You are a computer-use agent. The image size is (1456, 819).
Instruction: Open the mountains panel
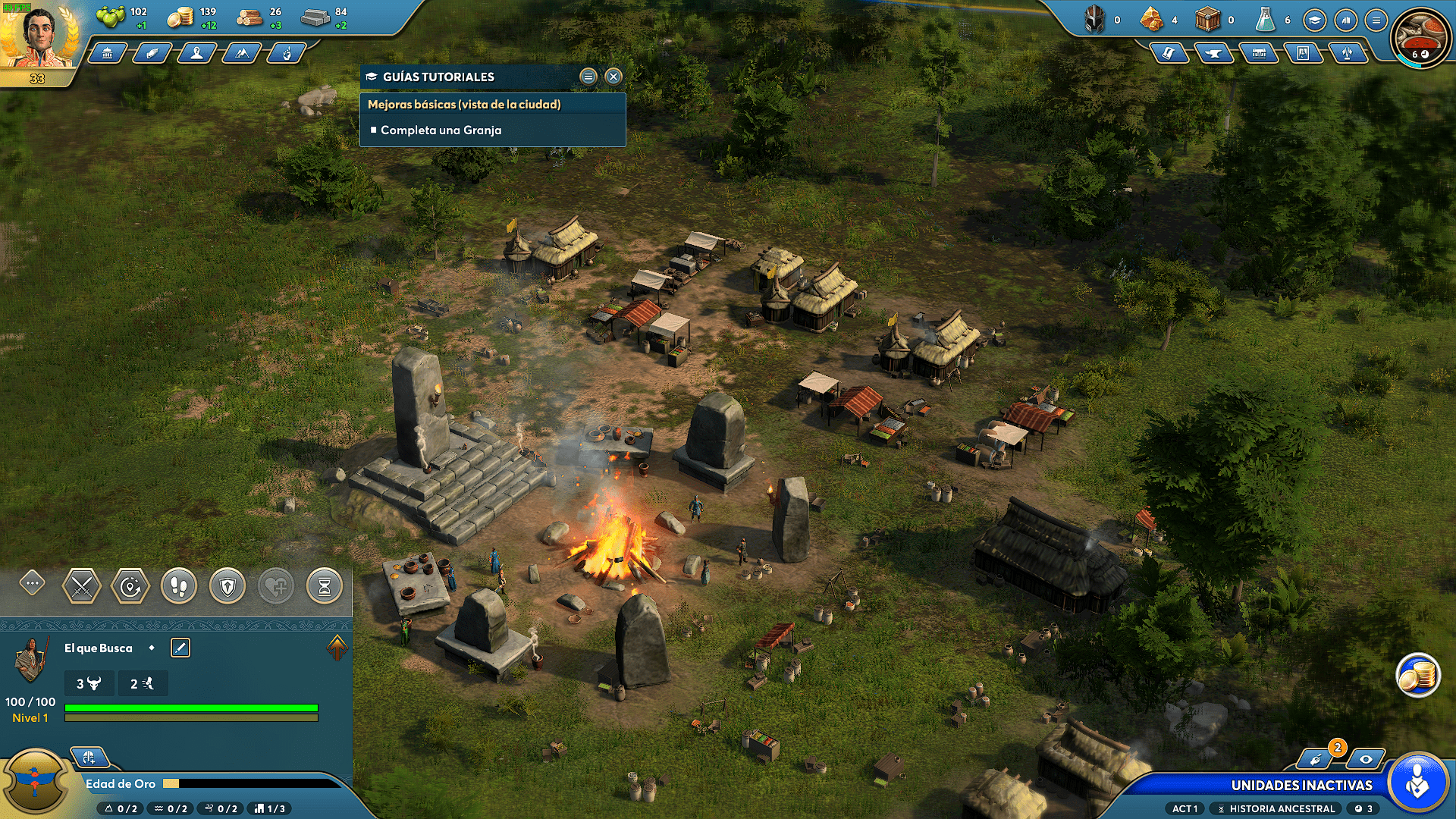pyautogui.click(x=242, y=53)
